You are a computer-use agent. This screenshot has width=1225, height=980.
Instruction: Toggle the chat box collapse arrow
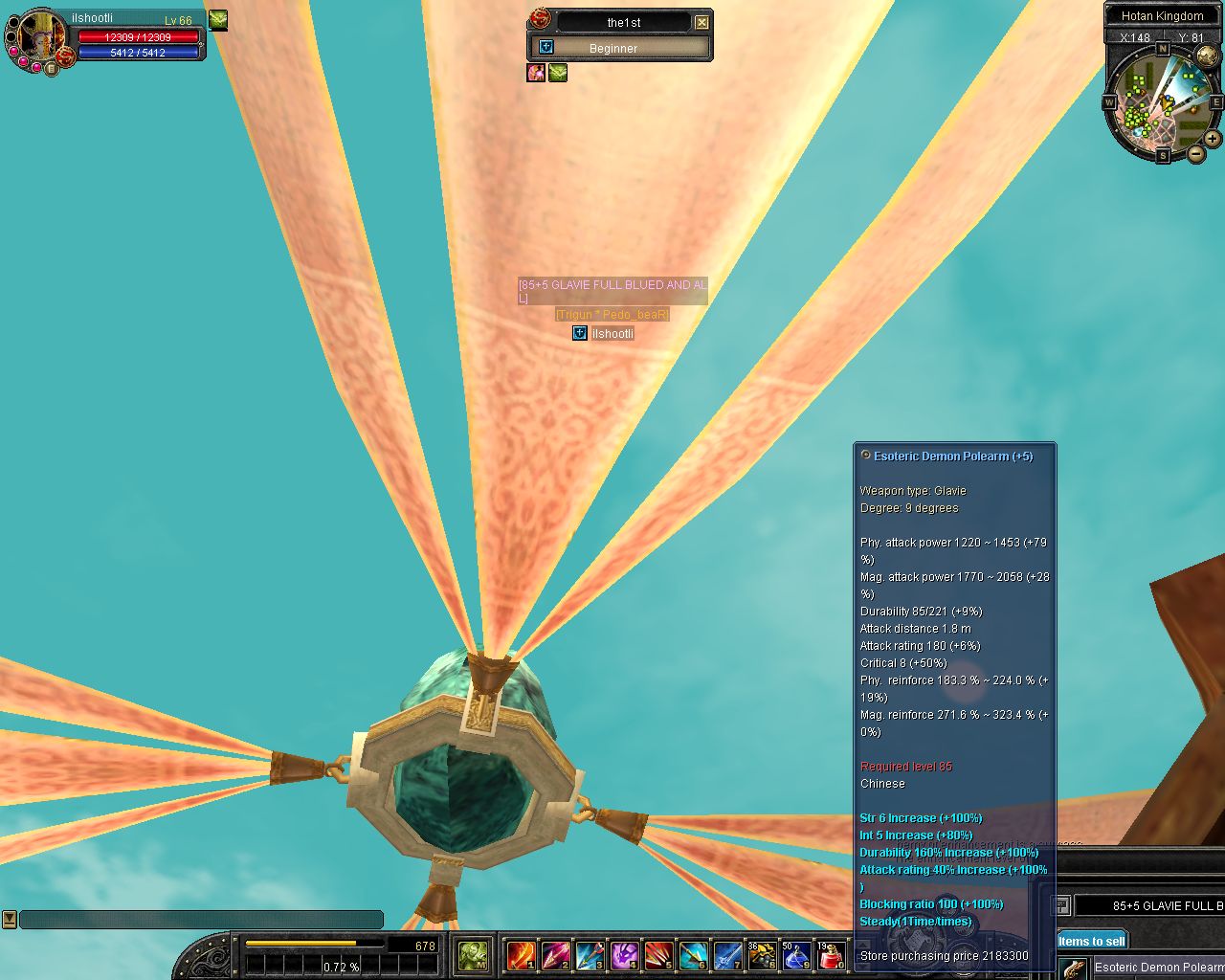click(10, 920)
